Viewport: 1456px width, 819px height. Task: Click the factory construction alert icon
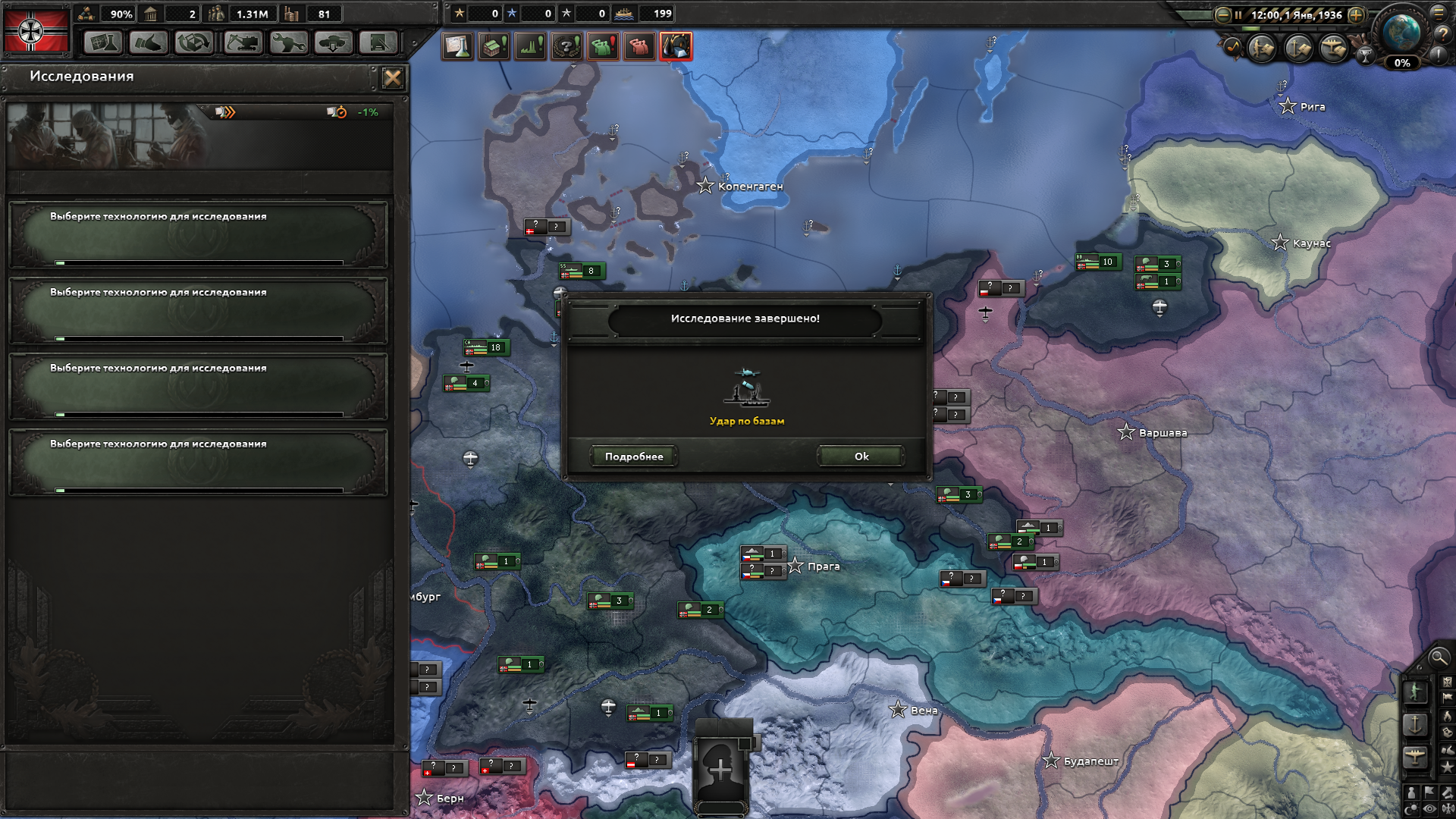click(493, 45)
